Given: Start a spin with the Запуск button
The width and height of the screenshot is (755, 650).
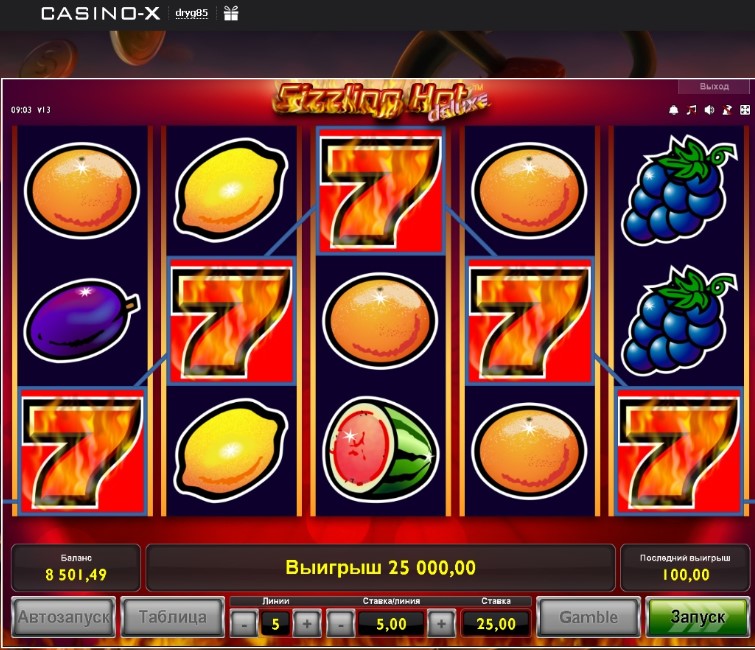Looking at the screenshot, I should pos(697,617).
